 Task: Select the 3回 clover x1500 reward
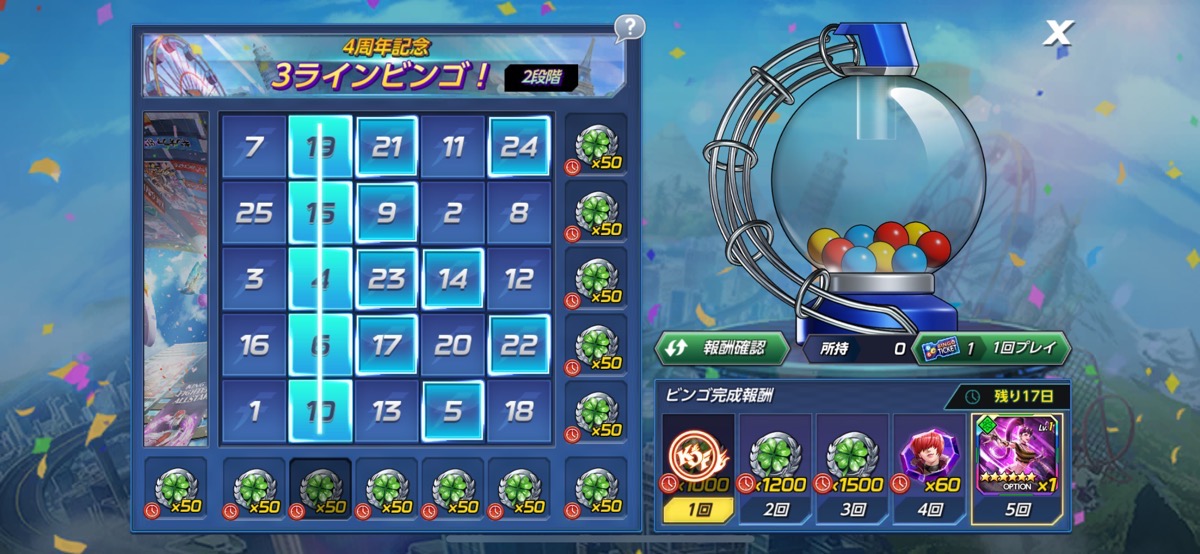tap(853, 468)
